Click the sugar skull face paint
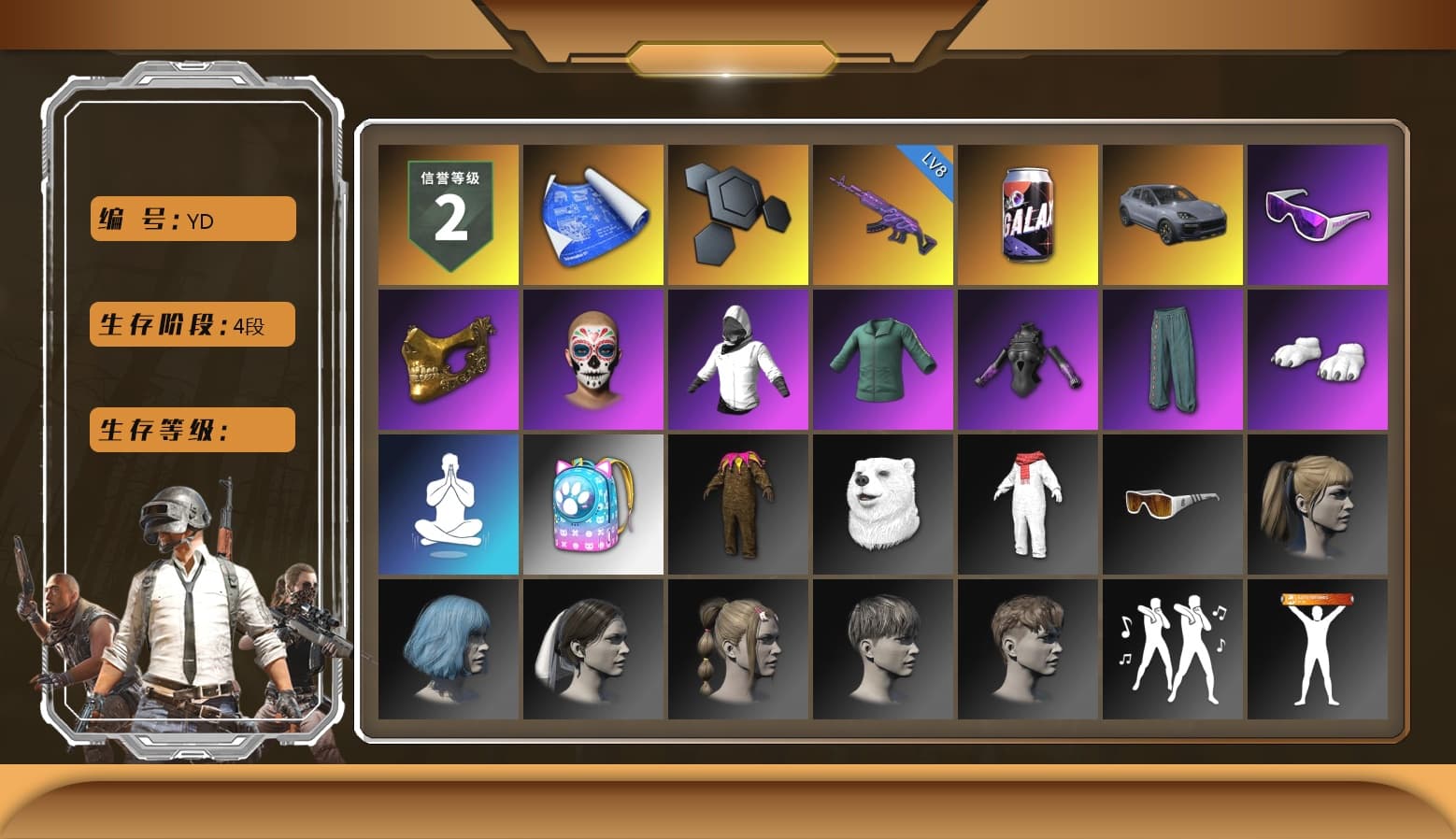1456x839 pixels. pyautogui.click(x=592, y=359)
